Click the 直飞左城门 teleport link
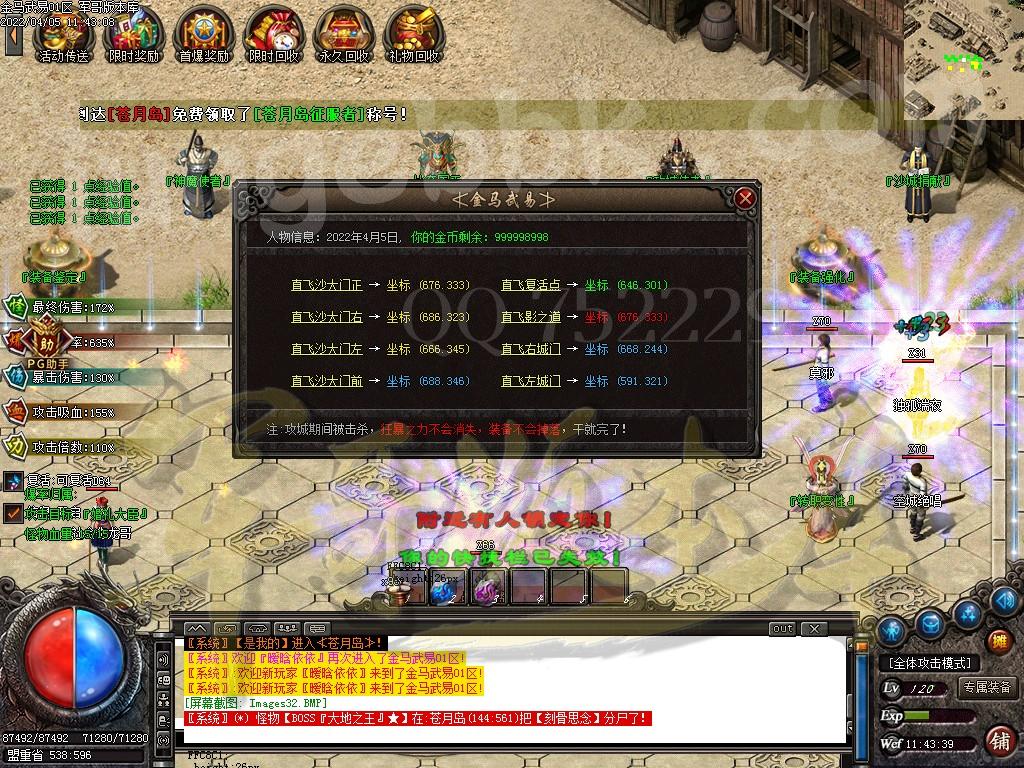This screenshot has width=1024, height=768. [531, 381]
